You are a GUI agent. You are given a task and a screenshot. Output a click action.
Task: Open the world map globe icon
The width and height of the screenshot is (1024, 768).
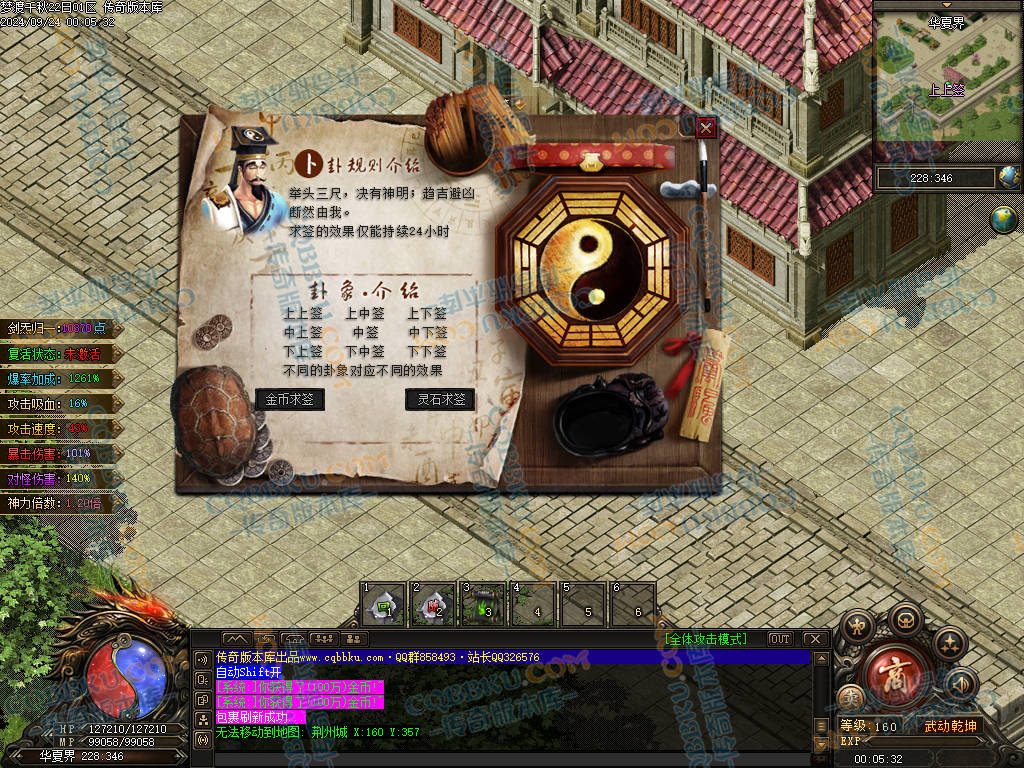pos(1005,220)
